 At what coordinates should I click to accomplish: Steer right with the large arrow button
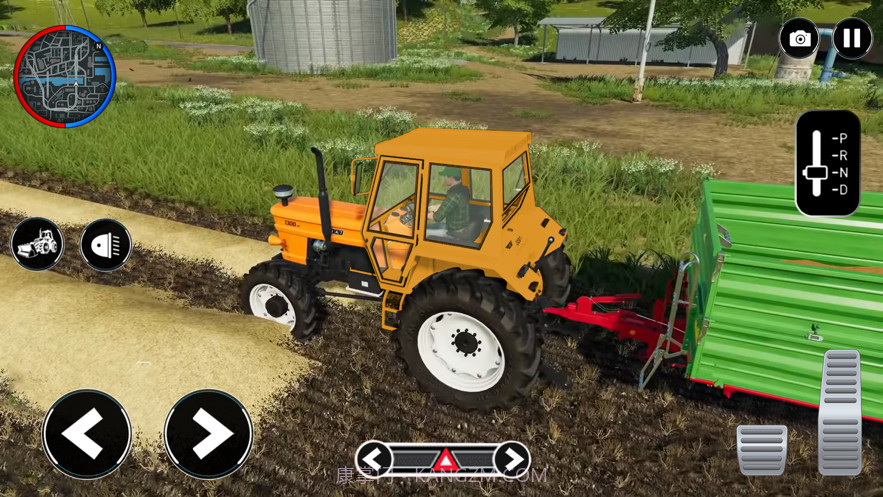coord(208,434)
